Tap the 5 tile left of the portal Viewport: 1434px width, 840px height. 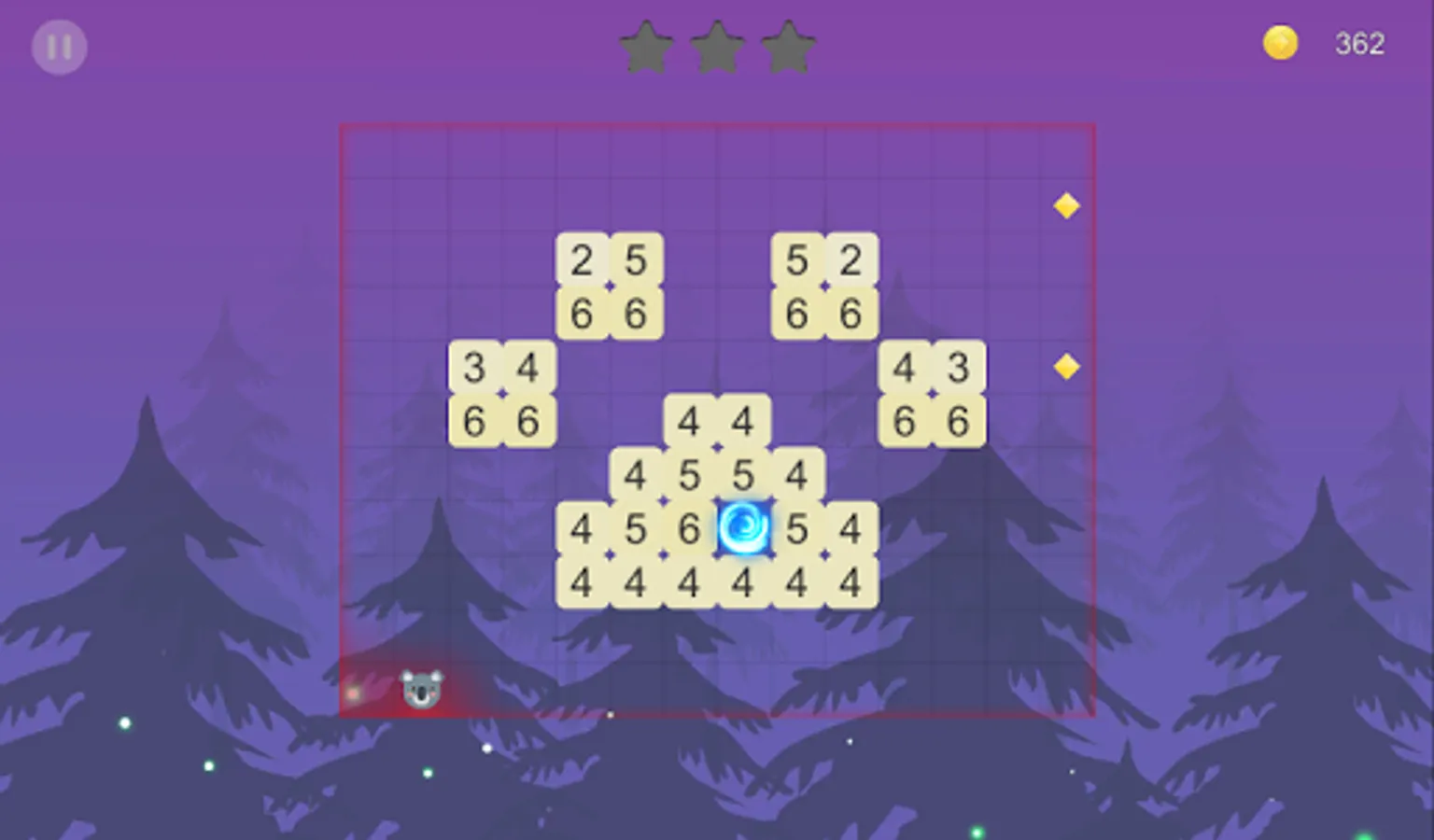636,529
